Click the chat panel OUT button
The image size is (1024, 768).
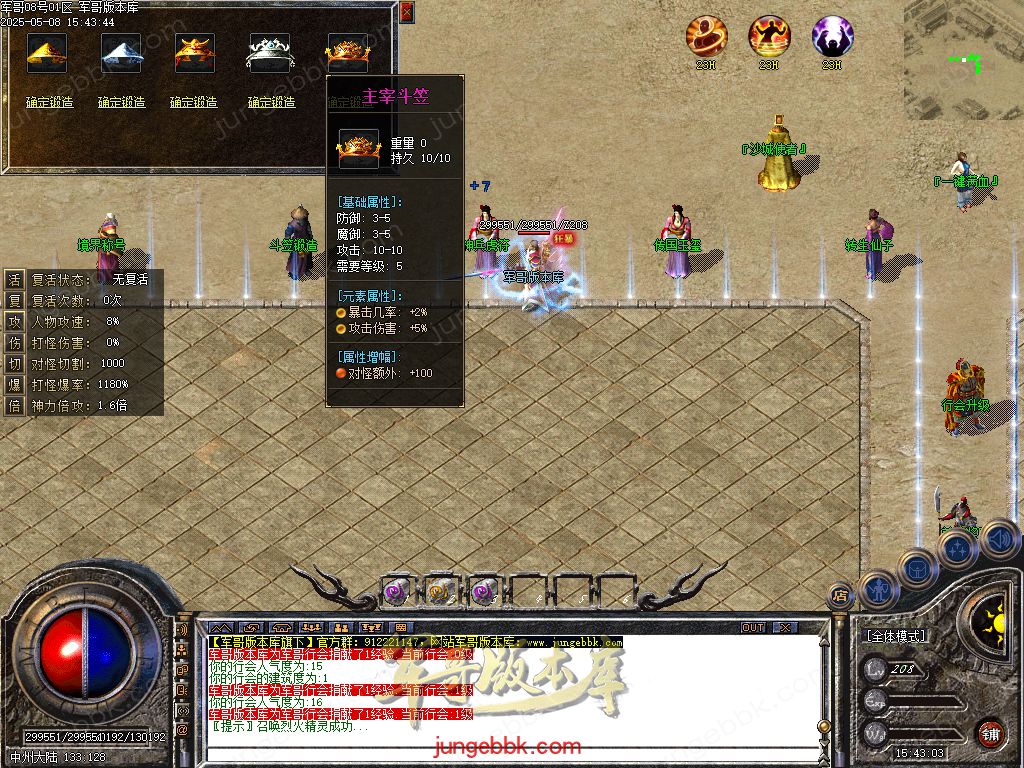[753, 628]
